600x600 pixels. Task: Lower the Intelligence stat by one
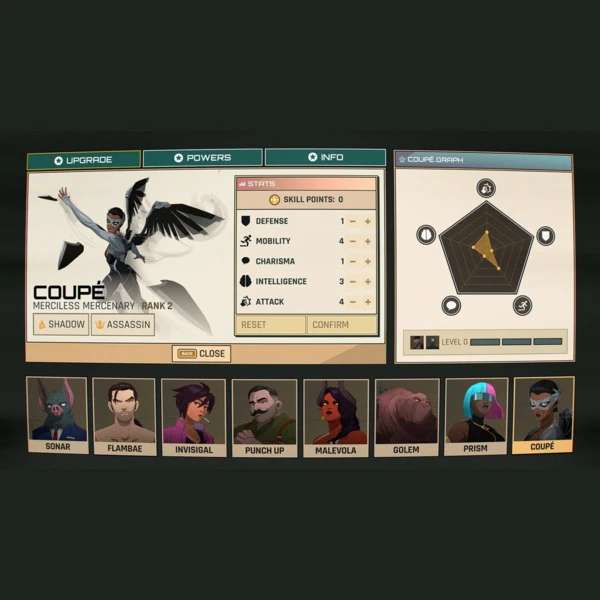(x=353, y=281)
